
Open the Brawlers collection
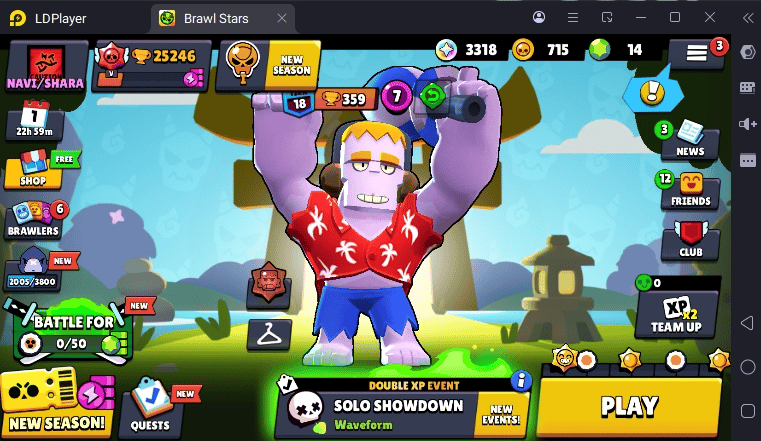click(x=35, y=220)
